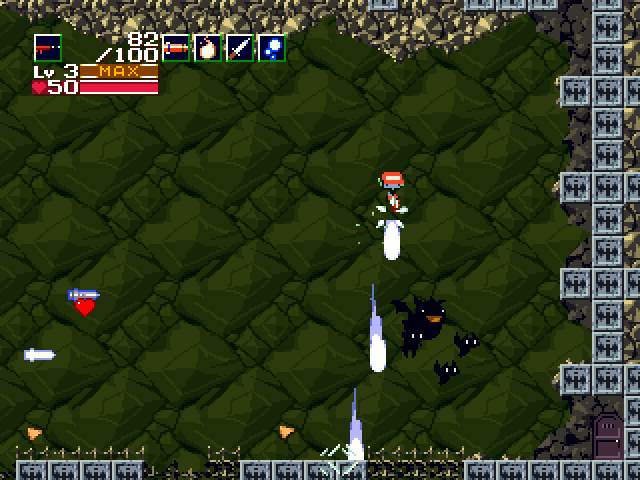Select the Bubbler weapon icon

tap(271, 47)
